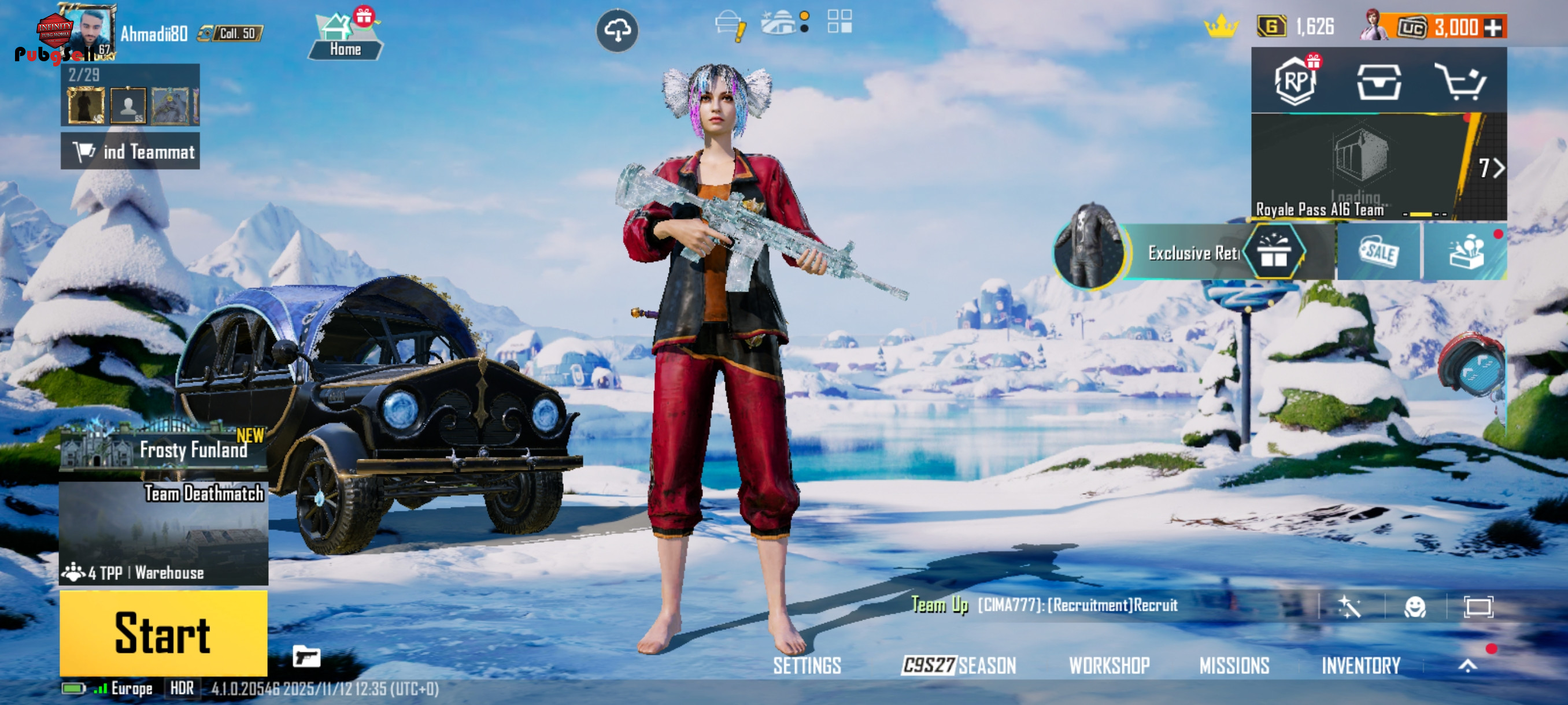Open the Missions menu

tap(1234, 666)
